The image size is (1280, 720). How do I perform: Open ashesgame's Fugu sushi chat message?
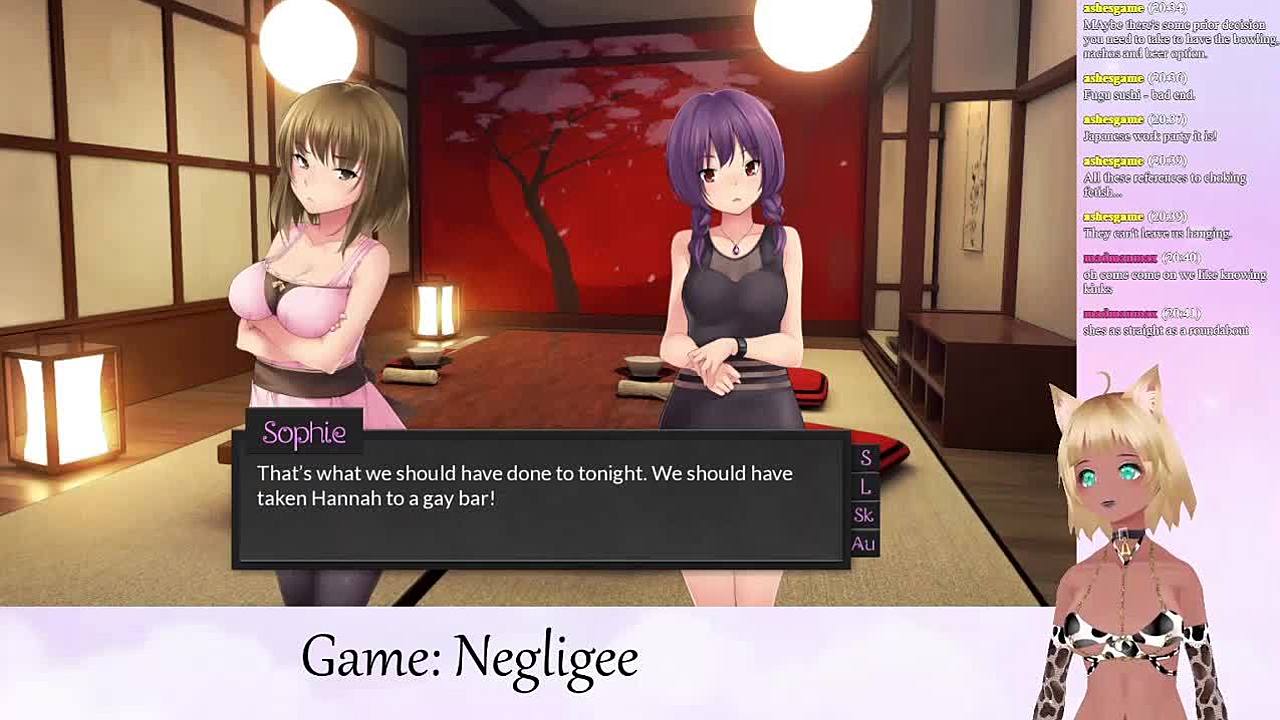[x=1139, y=95]
